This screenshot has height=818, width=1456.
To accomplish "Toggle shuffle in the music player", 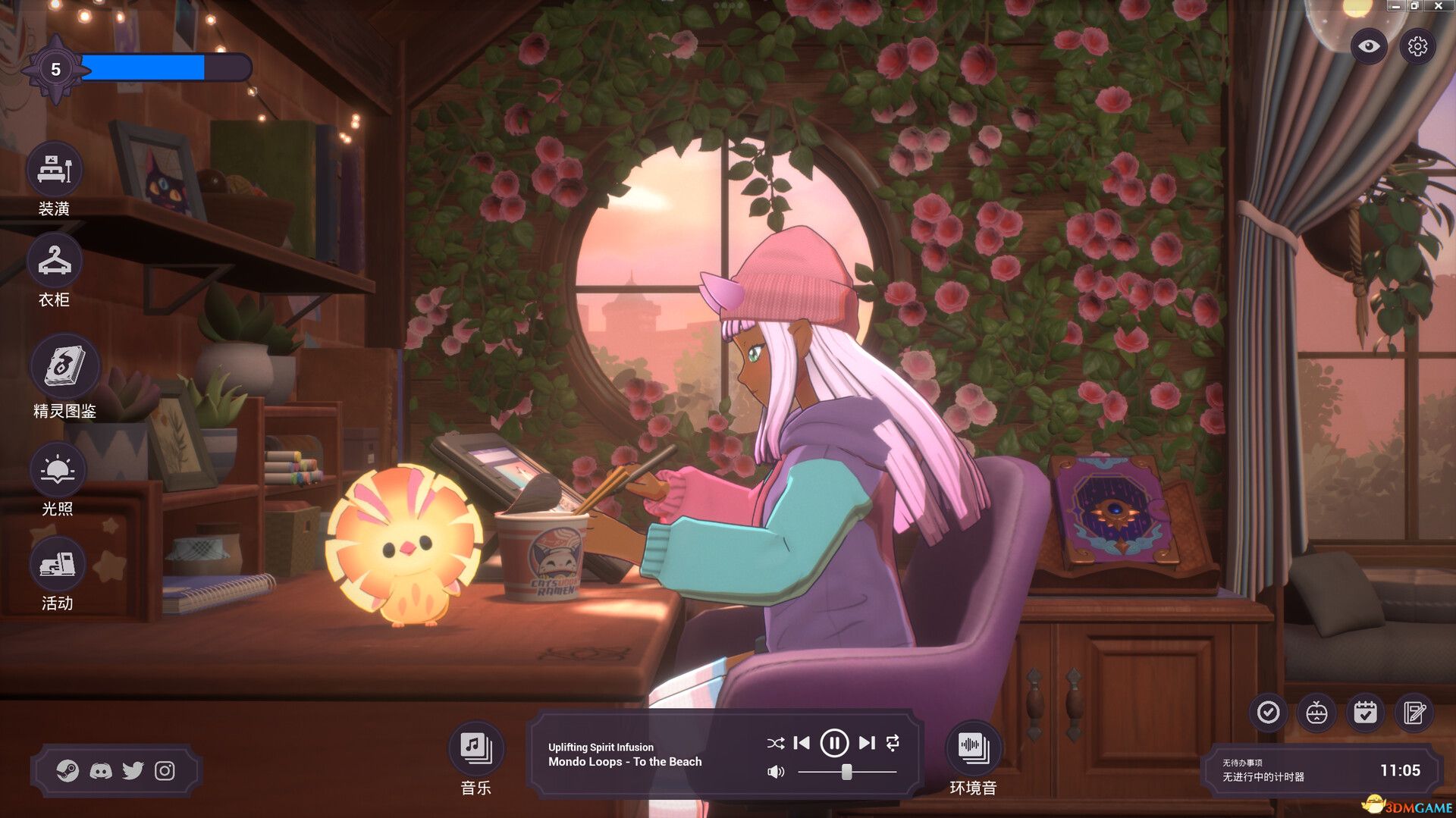I will click(x=775, y=744).
